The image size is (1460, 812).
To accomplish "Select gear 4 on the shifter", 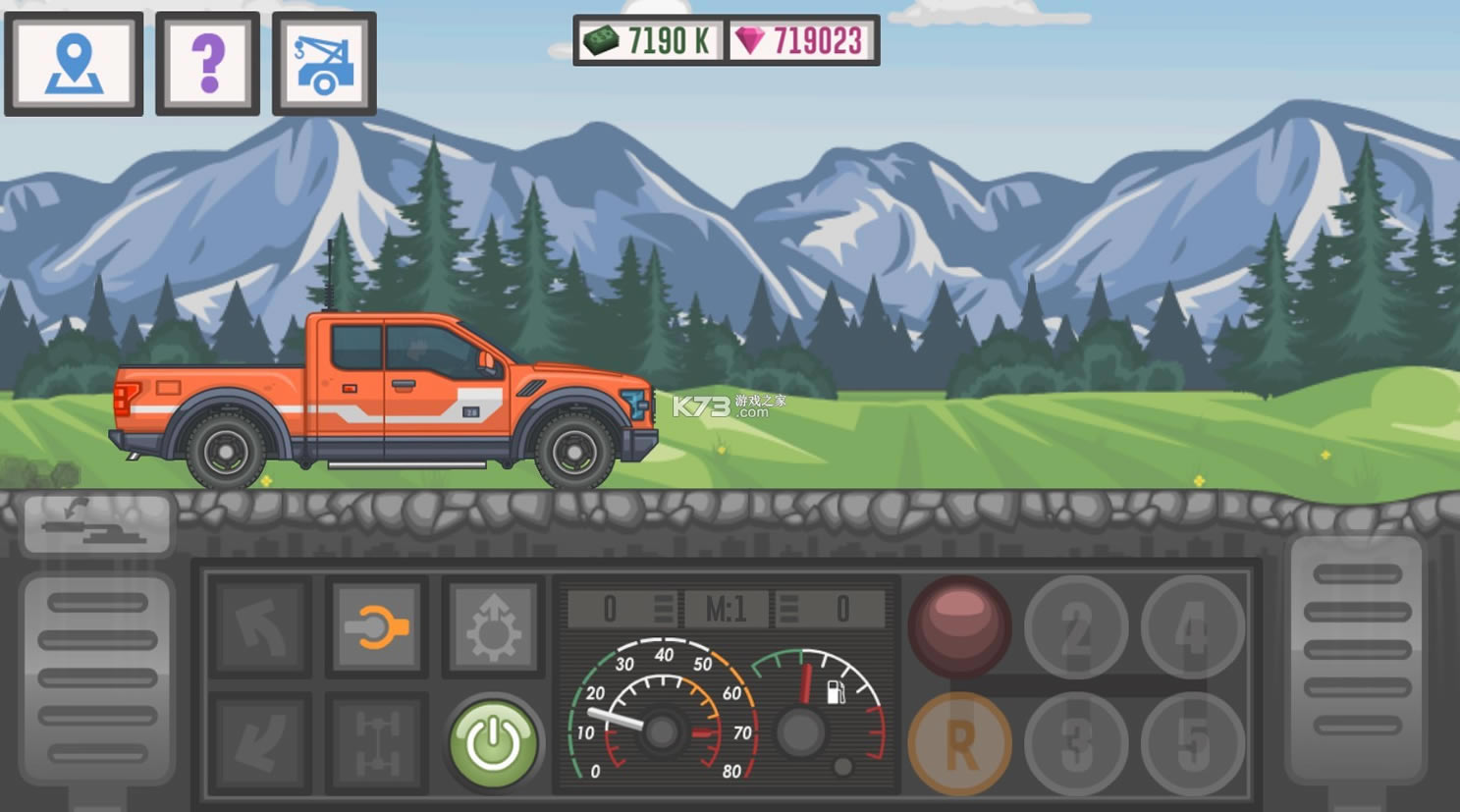I will pos(1192,627).
